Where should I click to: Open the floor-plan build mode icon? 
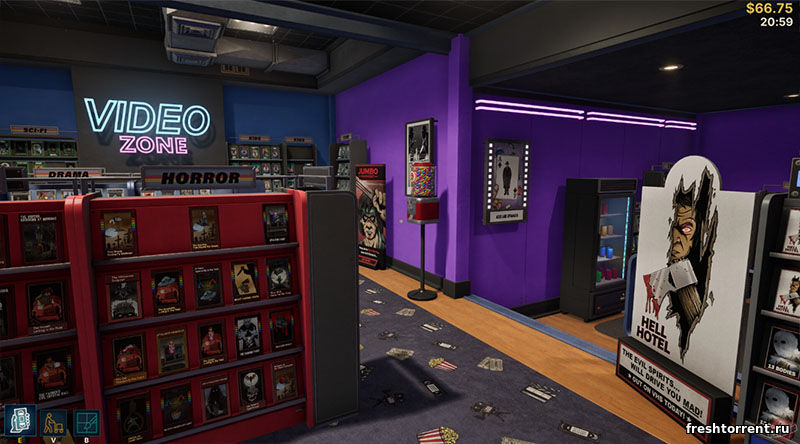point(86,423)
